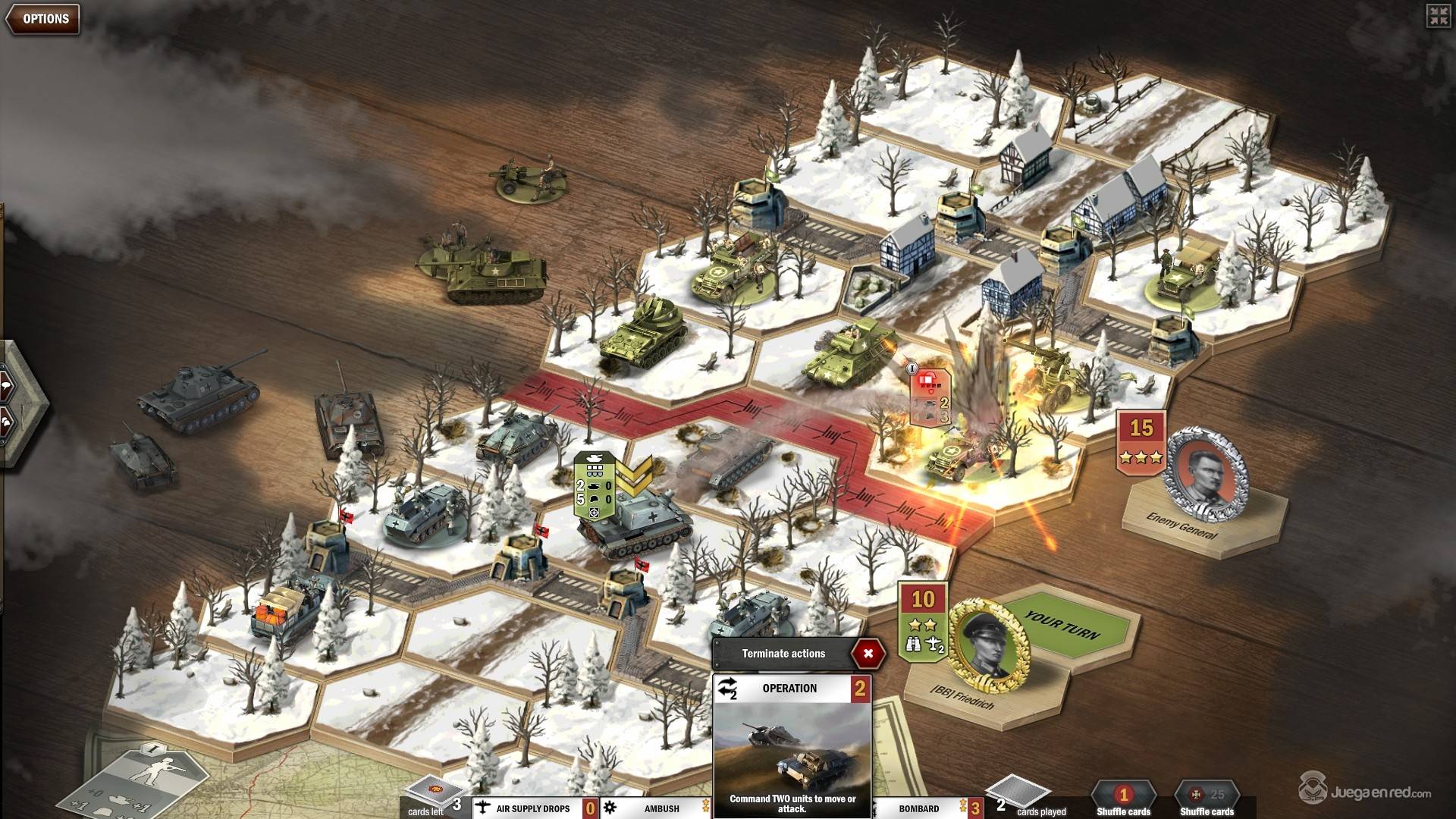
Task: Choose the Air Supply Drops card
Action: click(532, 808)
